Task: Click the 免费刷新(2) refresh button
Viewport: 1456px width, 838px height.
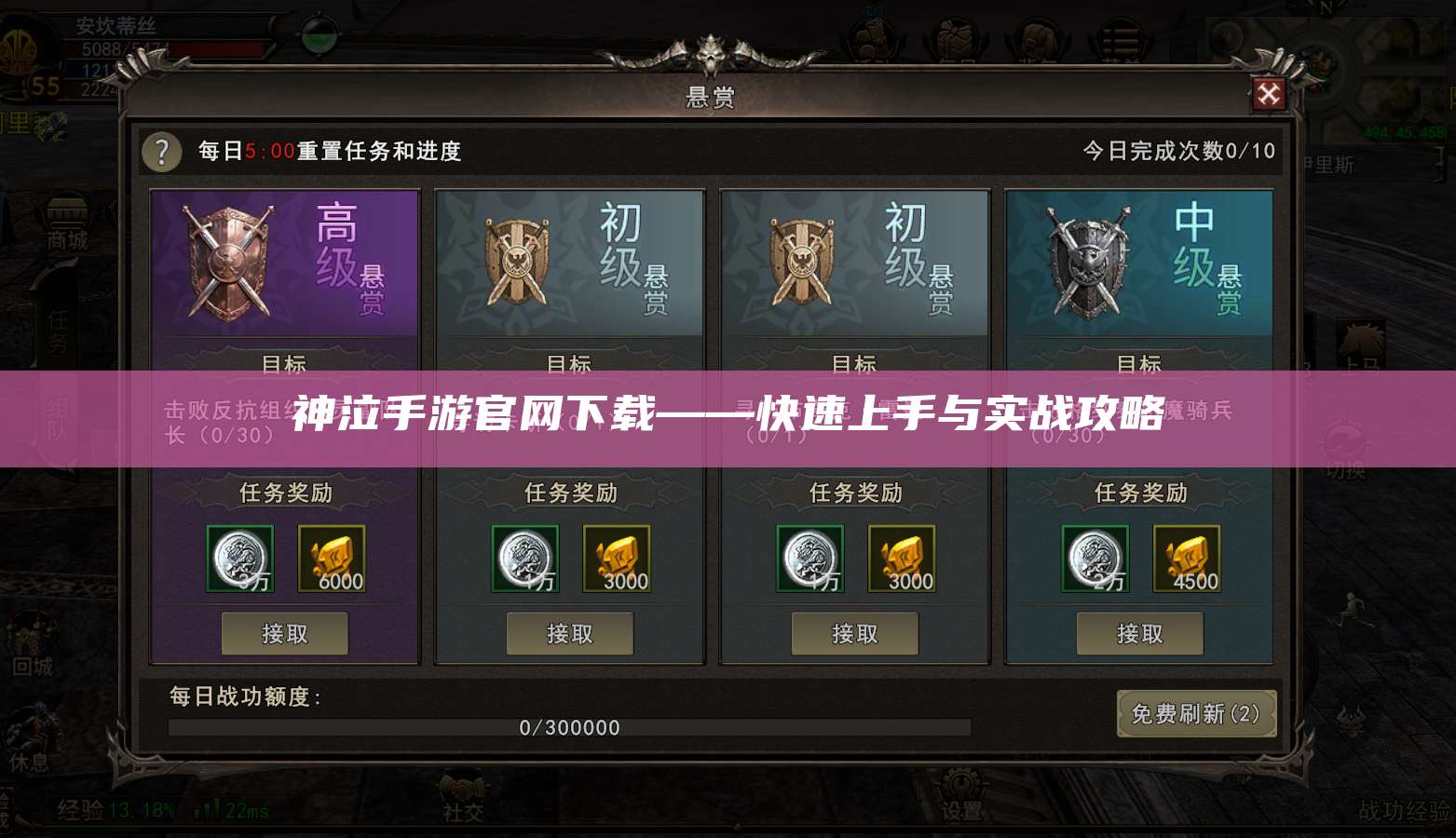Action: pos(1197,713)
